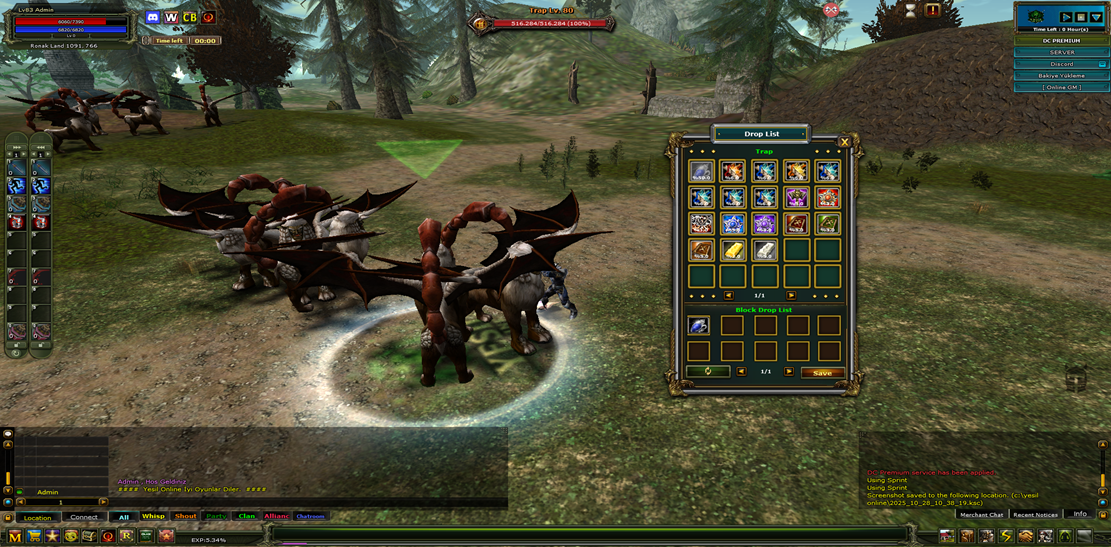Viewport: 1111px width, 547px height.
Task: Show Recent Notices tab
Action: 1035,515
